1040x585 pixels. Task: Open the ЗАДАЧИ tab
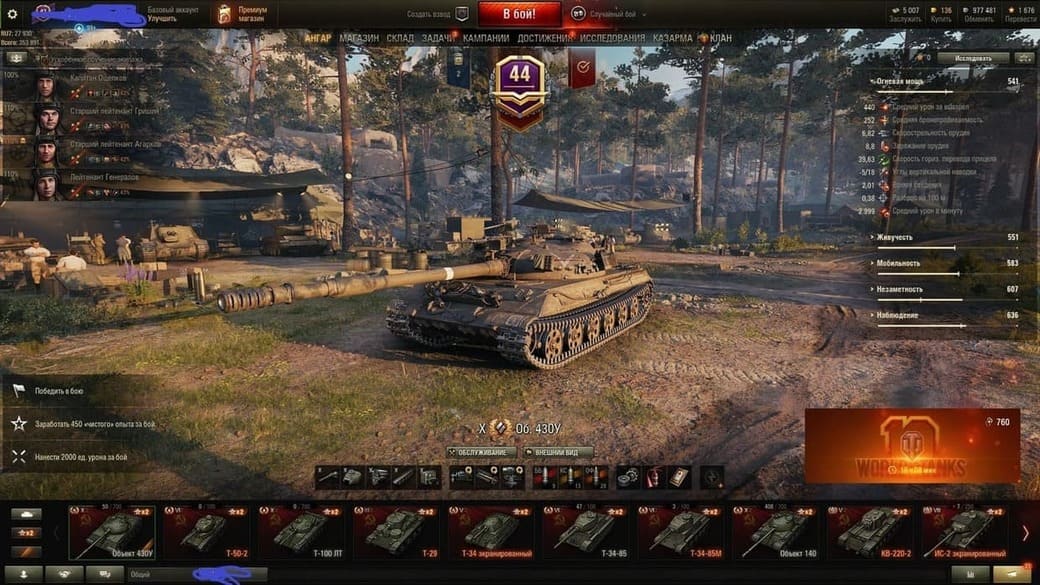point(437,38)
